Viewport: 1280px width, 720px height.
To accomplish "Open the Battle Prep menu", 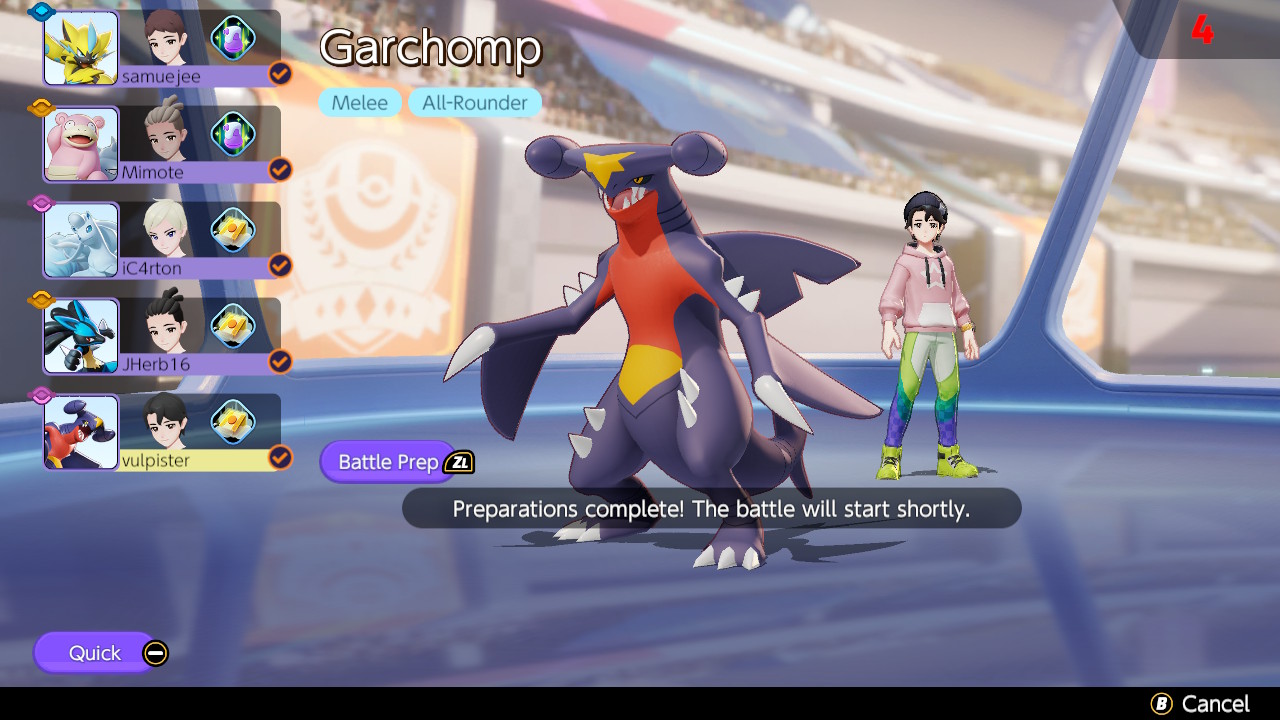I will [389, 462].
